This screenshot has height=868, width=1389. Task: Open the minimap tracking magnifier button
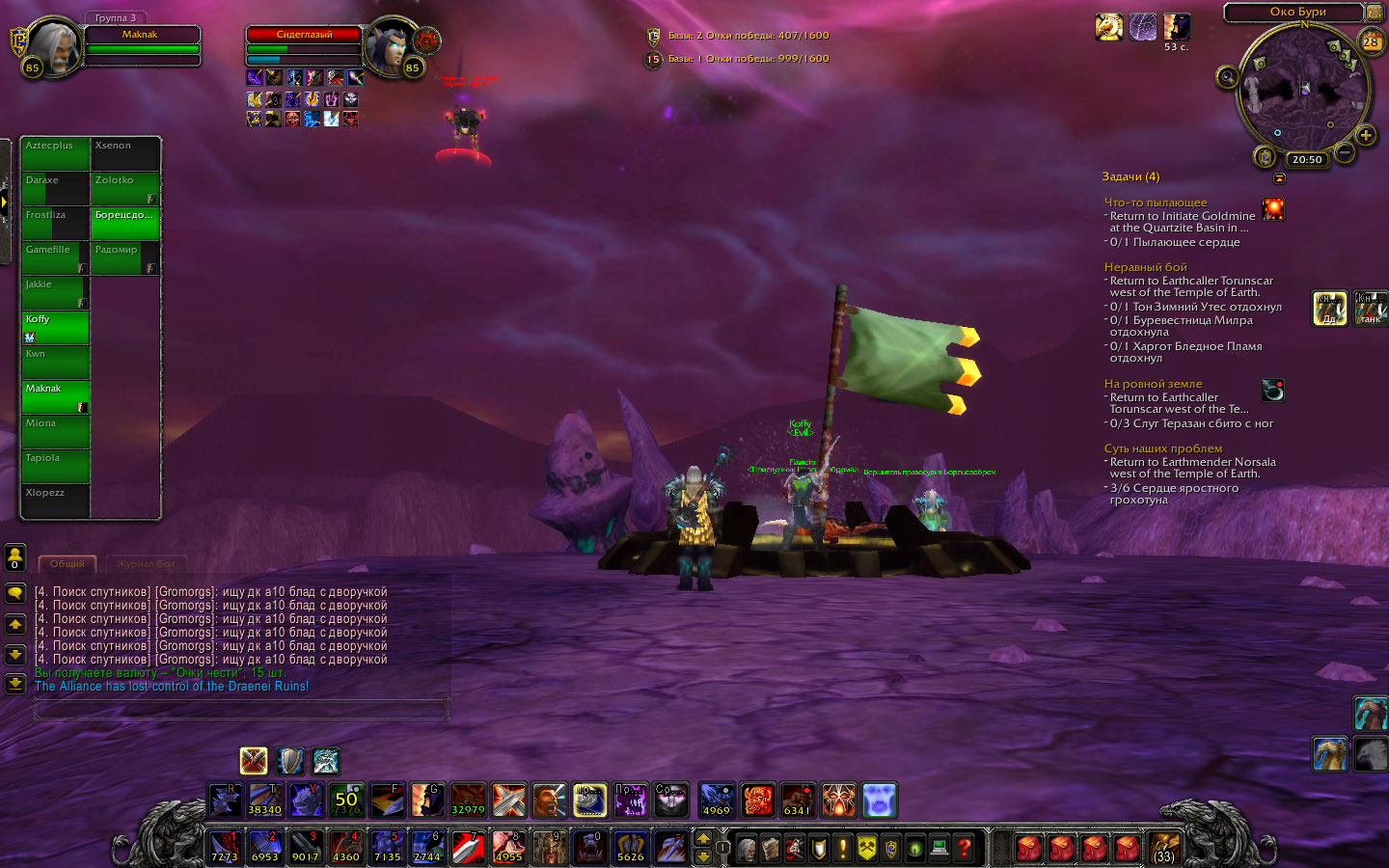click(1227, 77)
